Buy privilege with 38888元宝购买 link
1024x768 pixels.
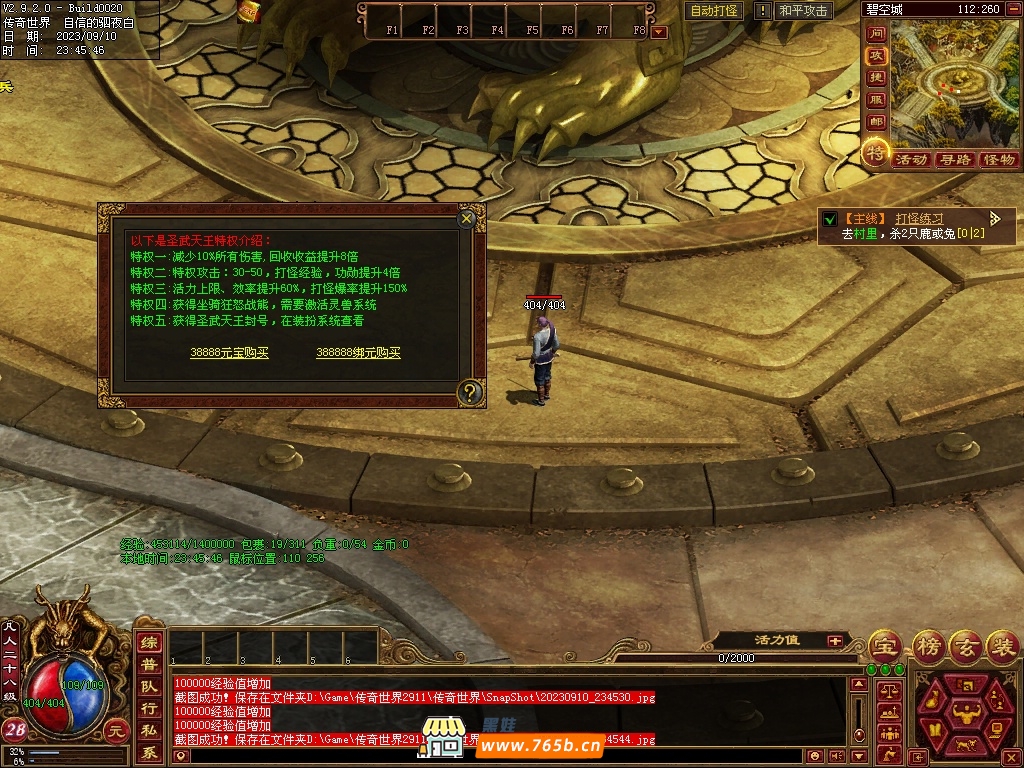[x=229, y=353]
